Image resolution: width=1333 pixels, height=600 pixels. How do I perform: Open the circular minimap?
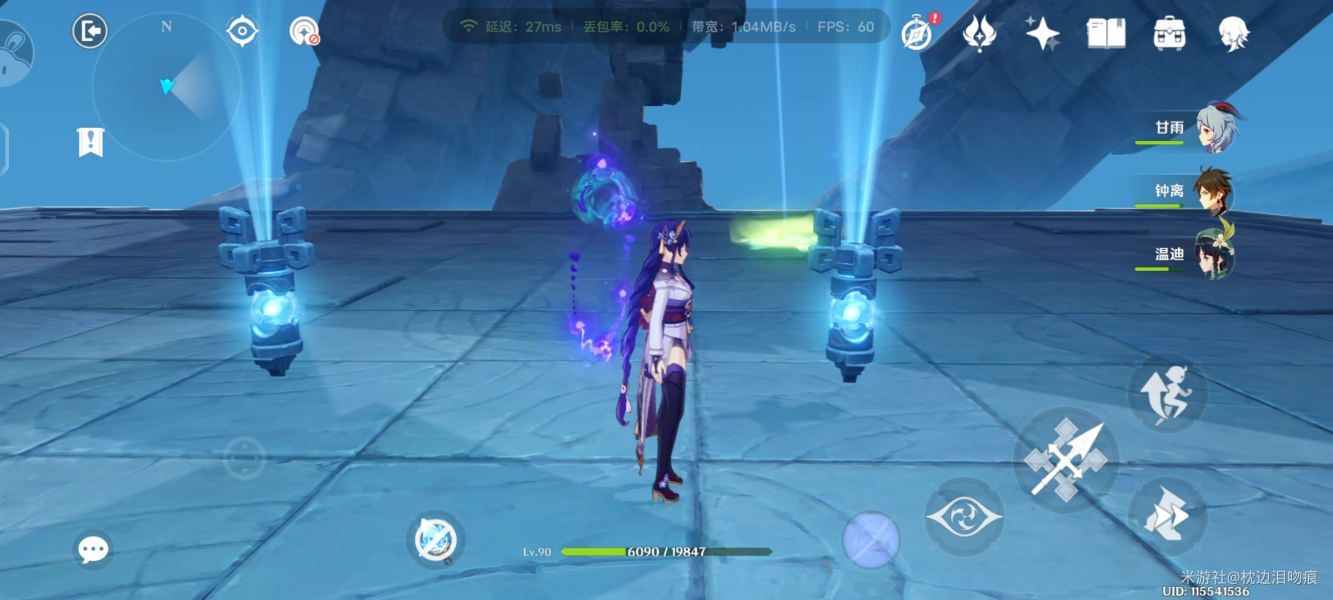(166, 88)
